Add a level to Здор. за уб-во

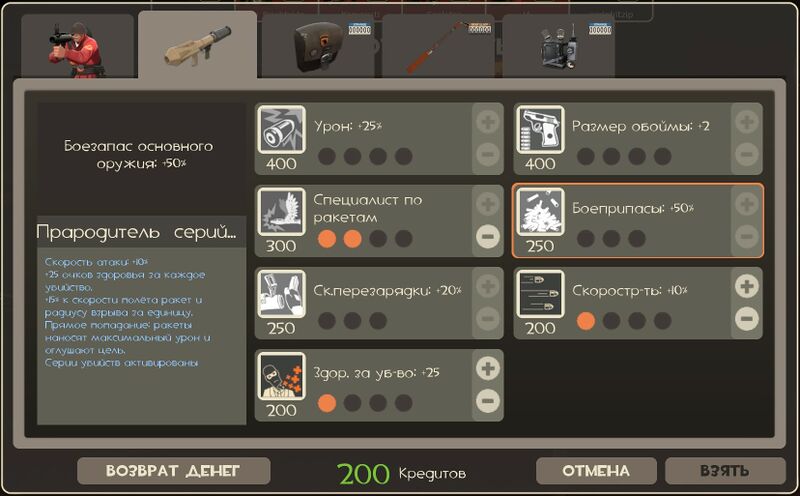[x=487, y=368]
